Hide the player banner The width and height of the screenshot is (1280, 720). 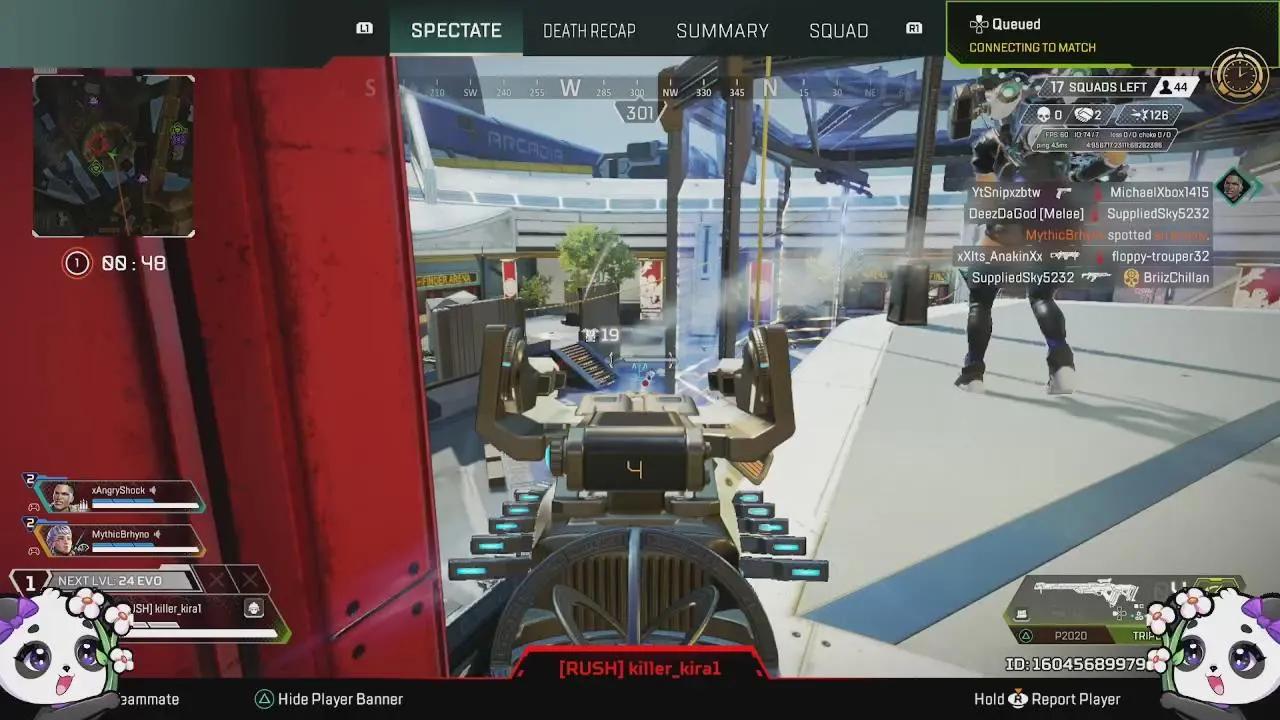pos(328,699)
